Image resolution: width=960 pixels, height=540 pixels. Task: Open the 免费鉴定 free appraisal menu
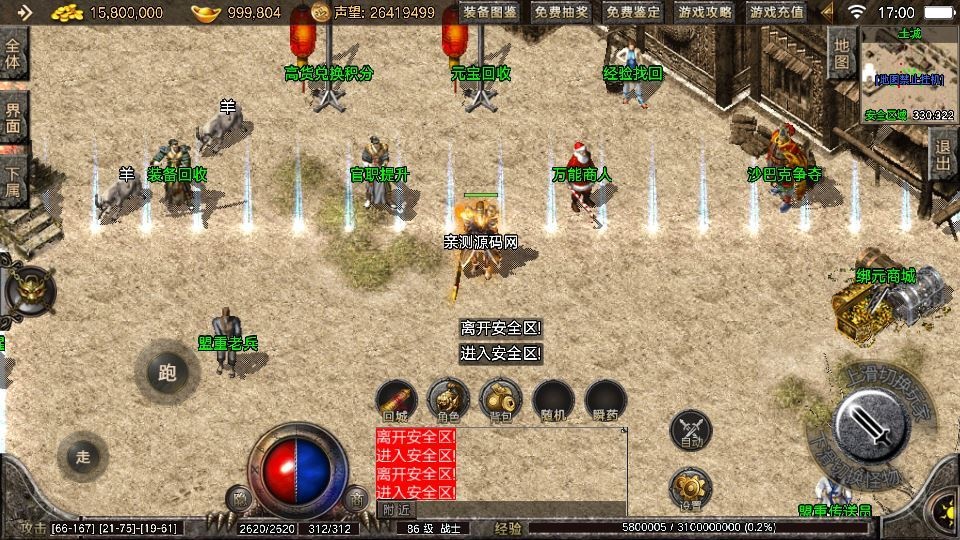pos(633,13)
